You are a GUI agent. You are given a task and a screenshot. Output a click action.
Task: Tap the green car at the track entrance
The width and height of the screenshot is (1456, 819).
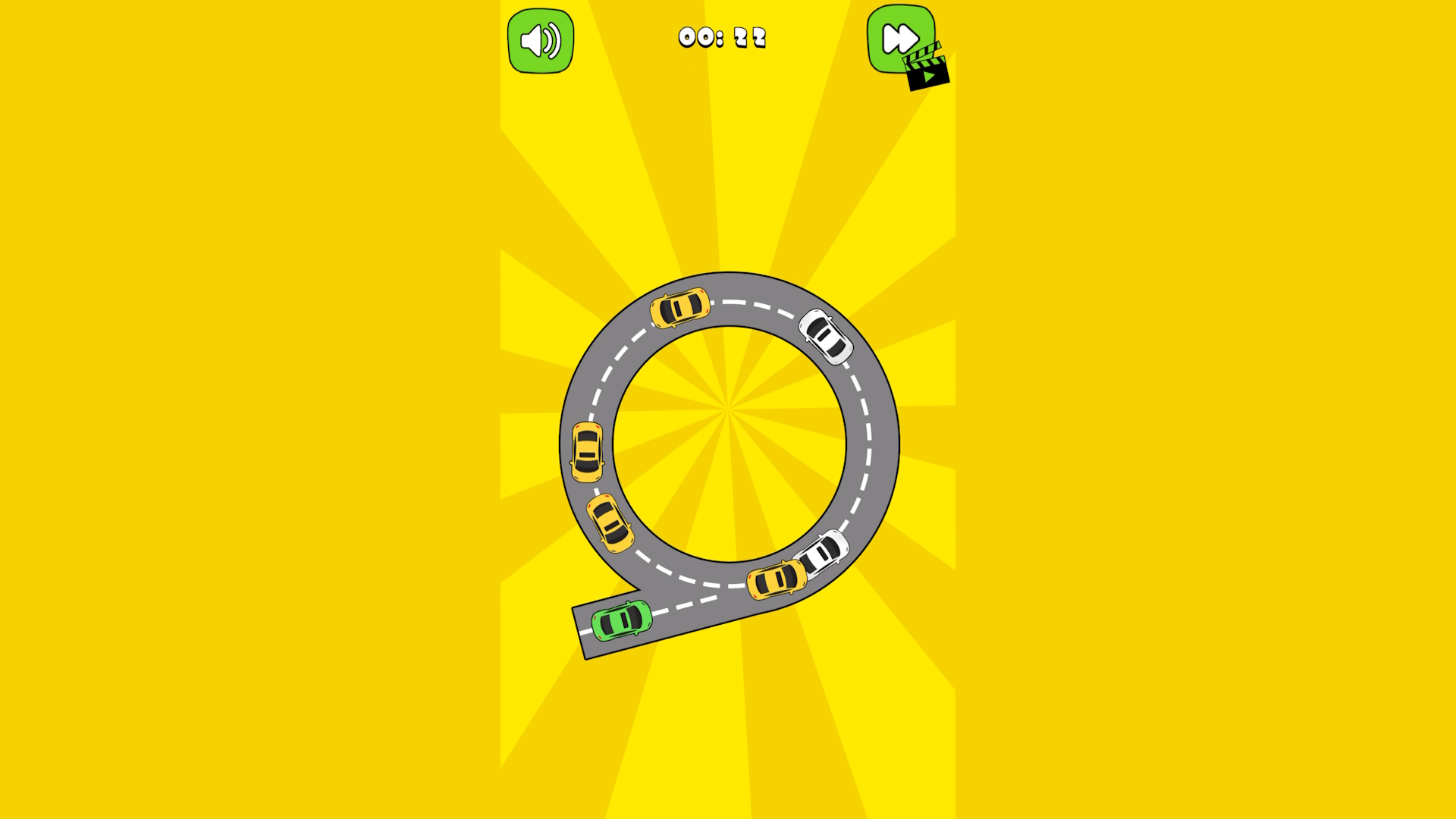click(622, 622)
